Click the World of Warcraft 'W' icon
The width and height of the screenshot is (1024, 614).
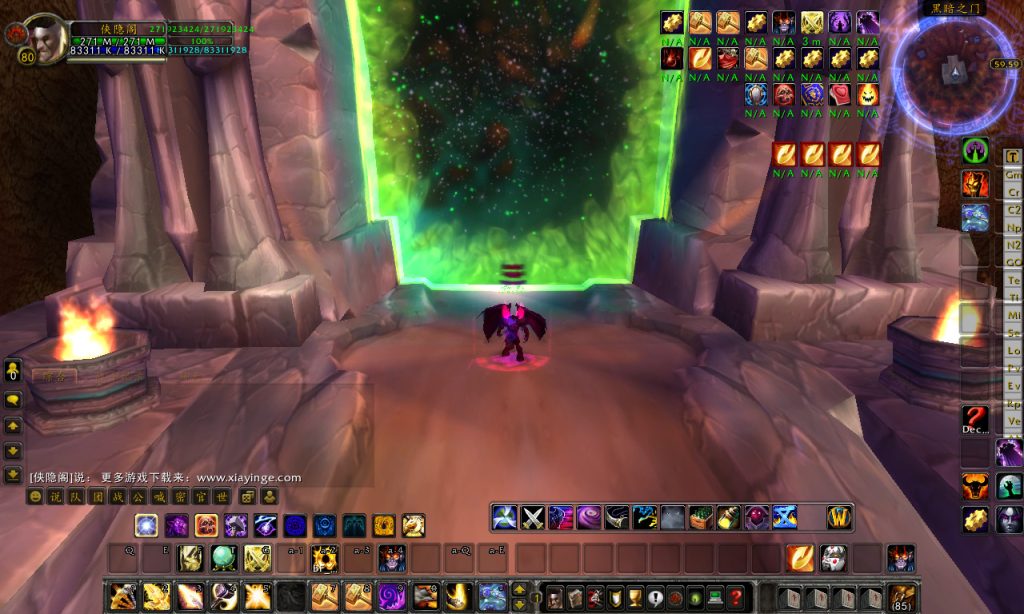click(x=839, y=517)
